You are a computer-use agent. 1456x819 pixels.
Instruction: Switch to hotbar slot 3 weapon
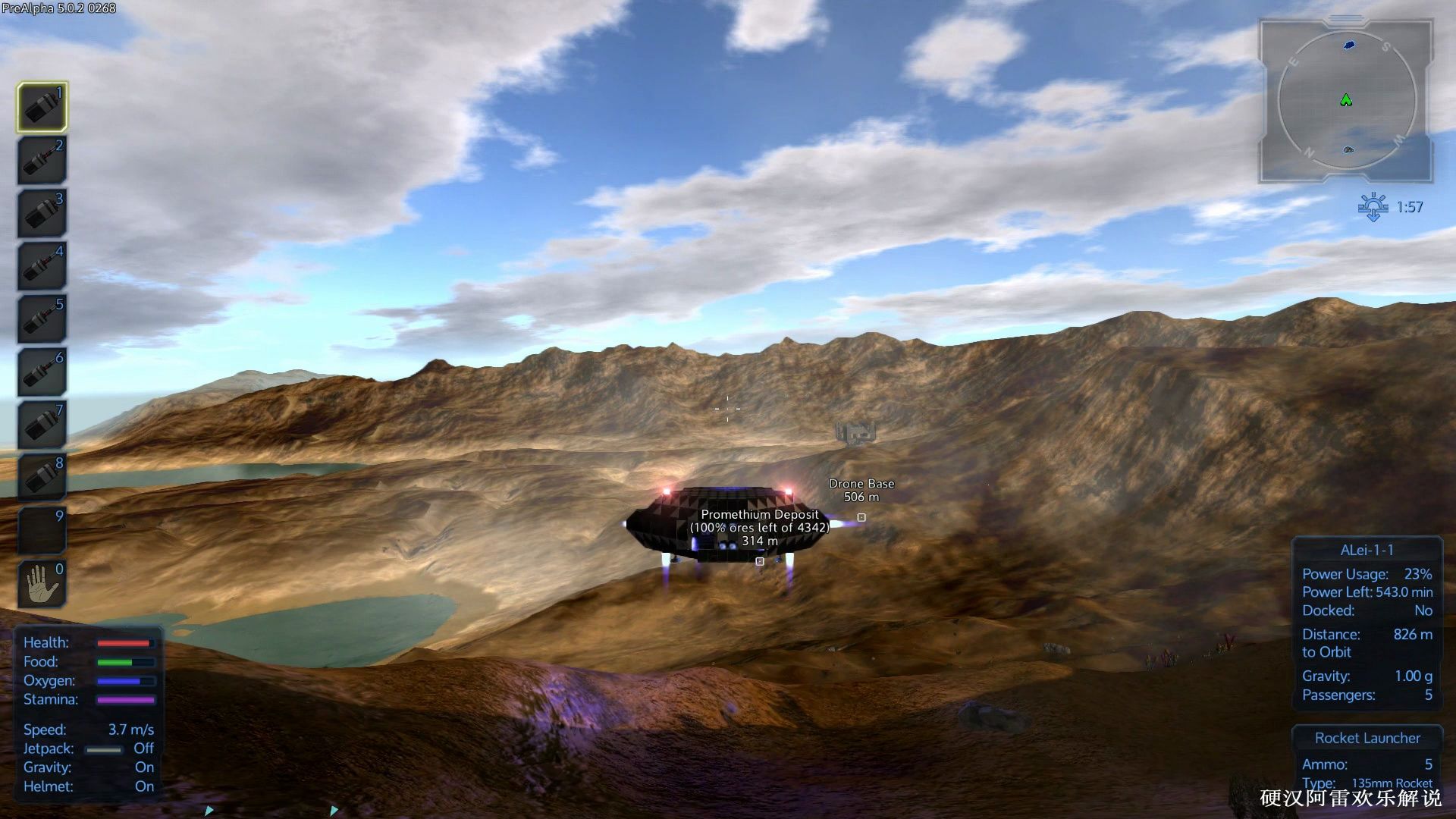coord(42,213)
